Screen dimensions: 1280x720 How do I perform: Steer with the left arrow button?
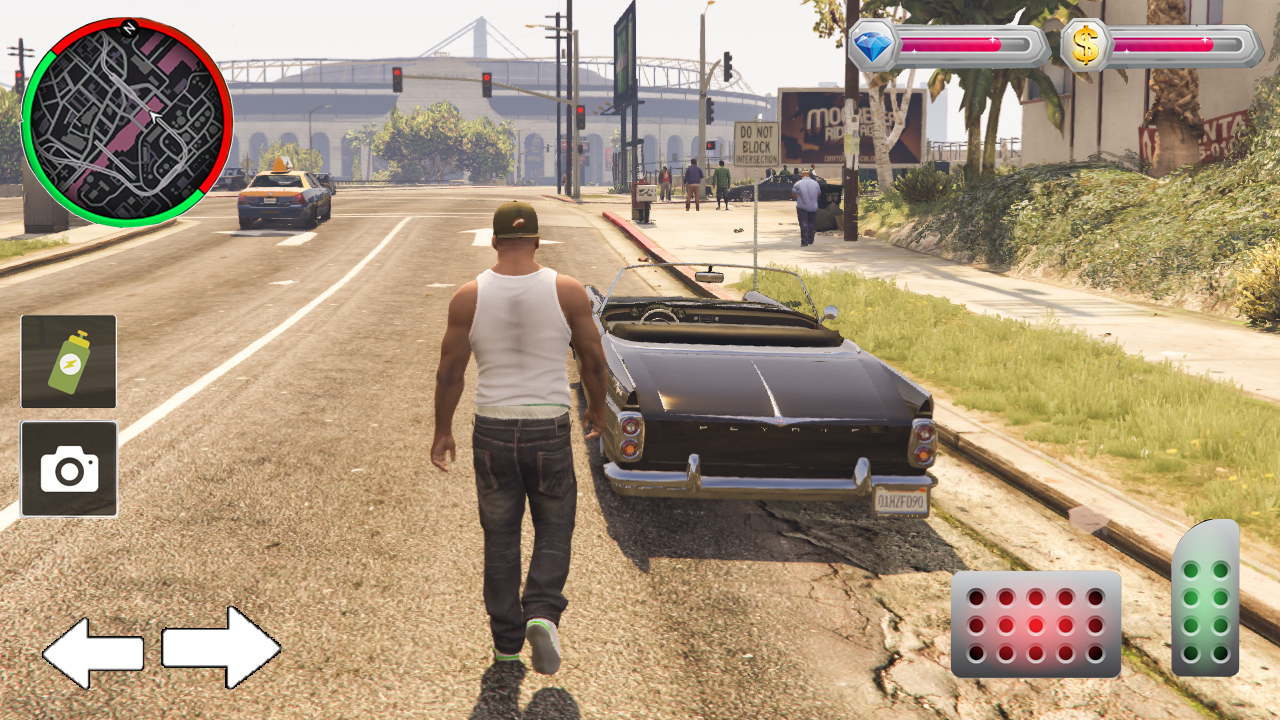click(x=92, y=653)
